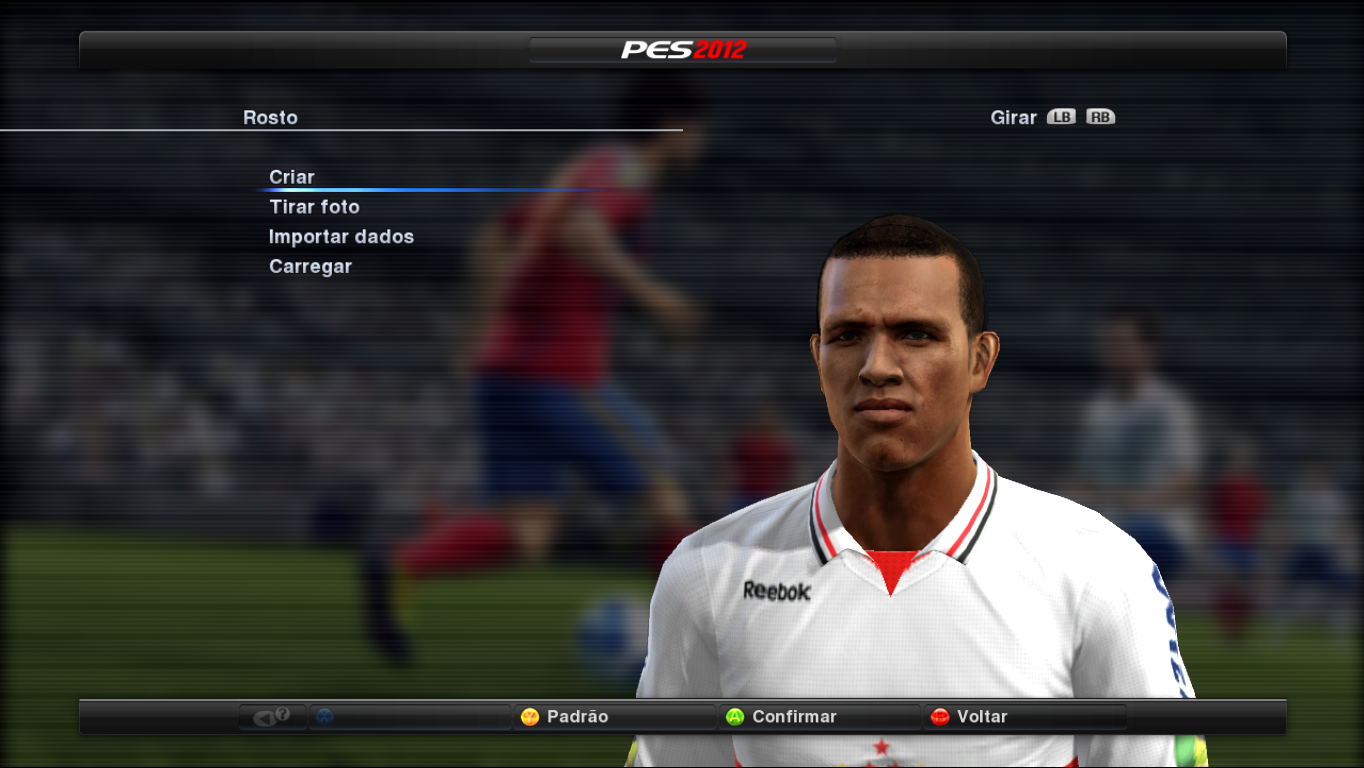The image size is (1364, 768).
Task: Open Tirar foto option
Action: (x=314, y=207)
